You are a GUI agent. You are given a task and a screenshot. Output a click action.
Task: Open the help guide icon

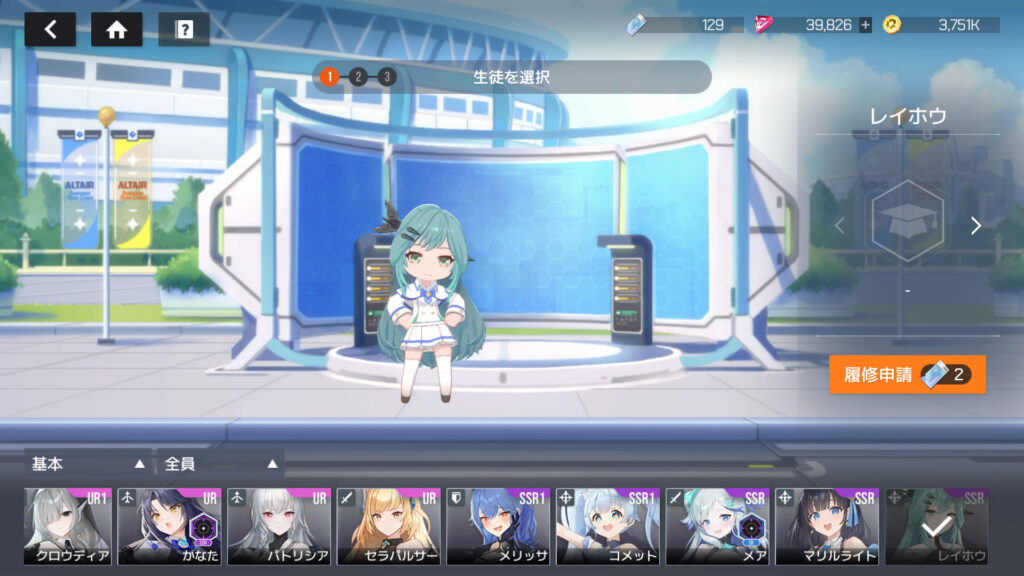click(184, 30)
